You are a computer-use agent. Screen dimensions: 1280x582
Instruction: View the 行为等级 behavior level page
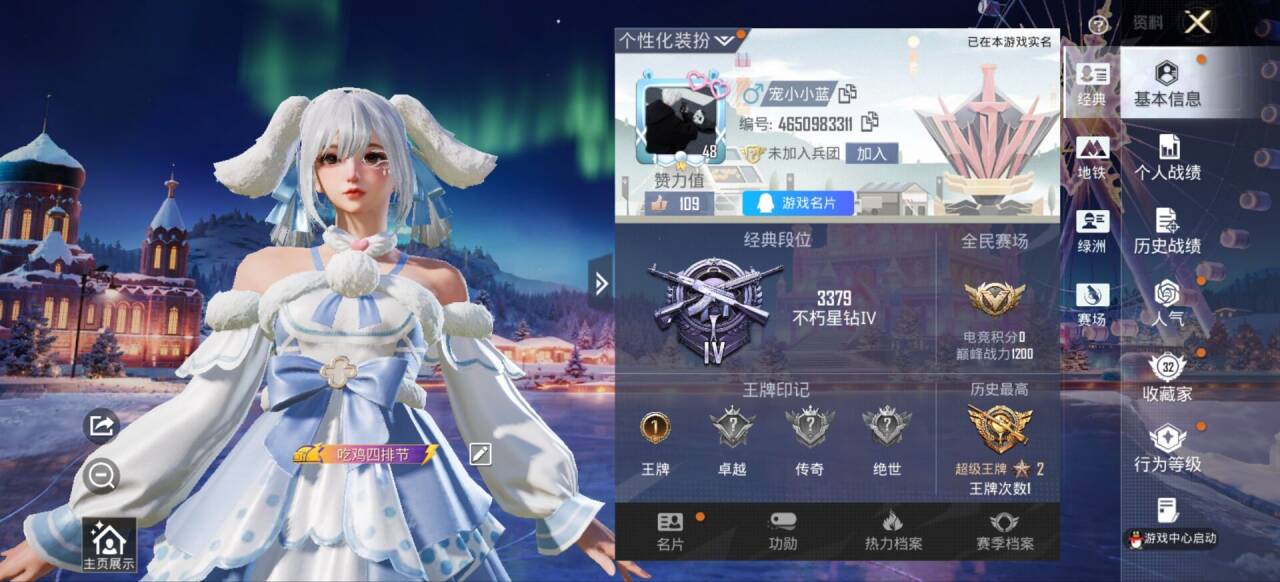click(x=1167, y=449)
